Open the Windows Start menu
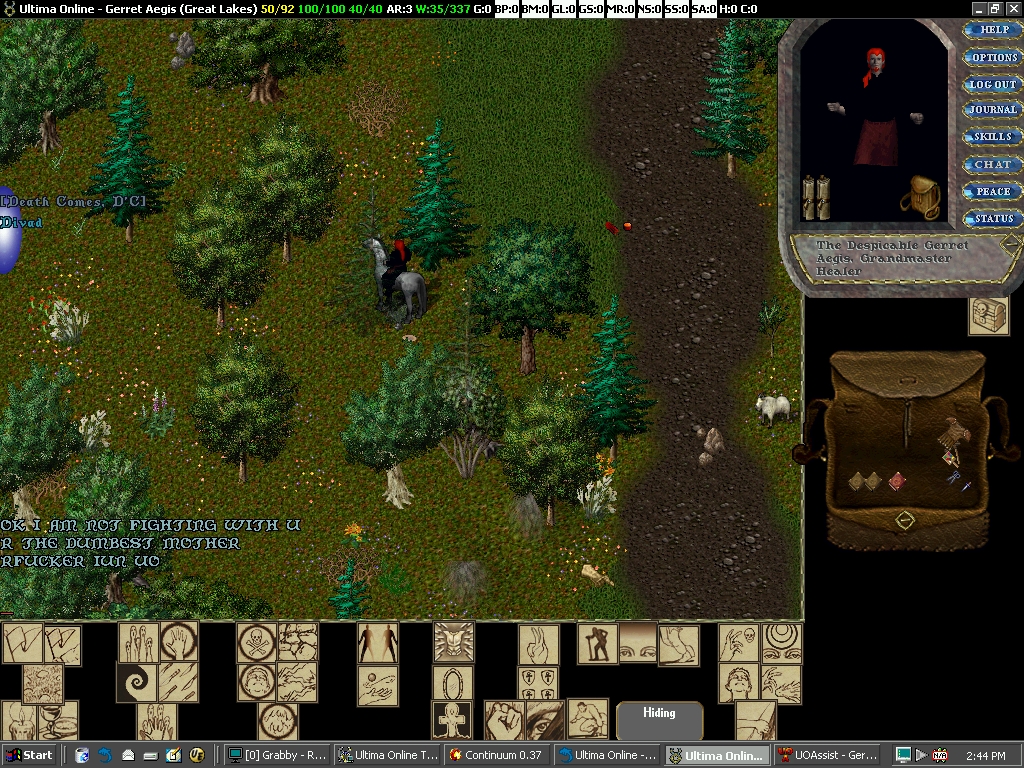This screenshot has width=1024, height=768. pos(28,755)
